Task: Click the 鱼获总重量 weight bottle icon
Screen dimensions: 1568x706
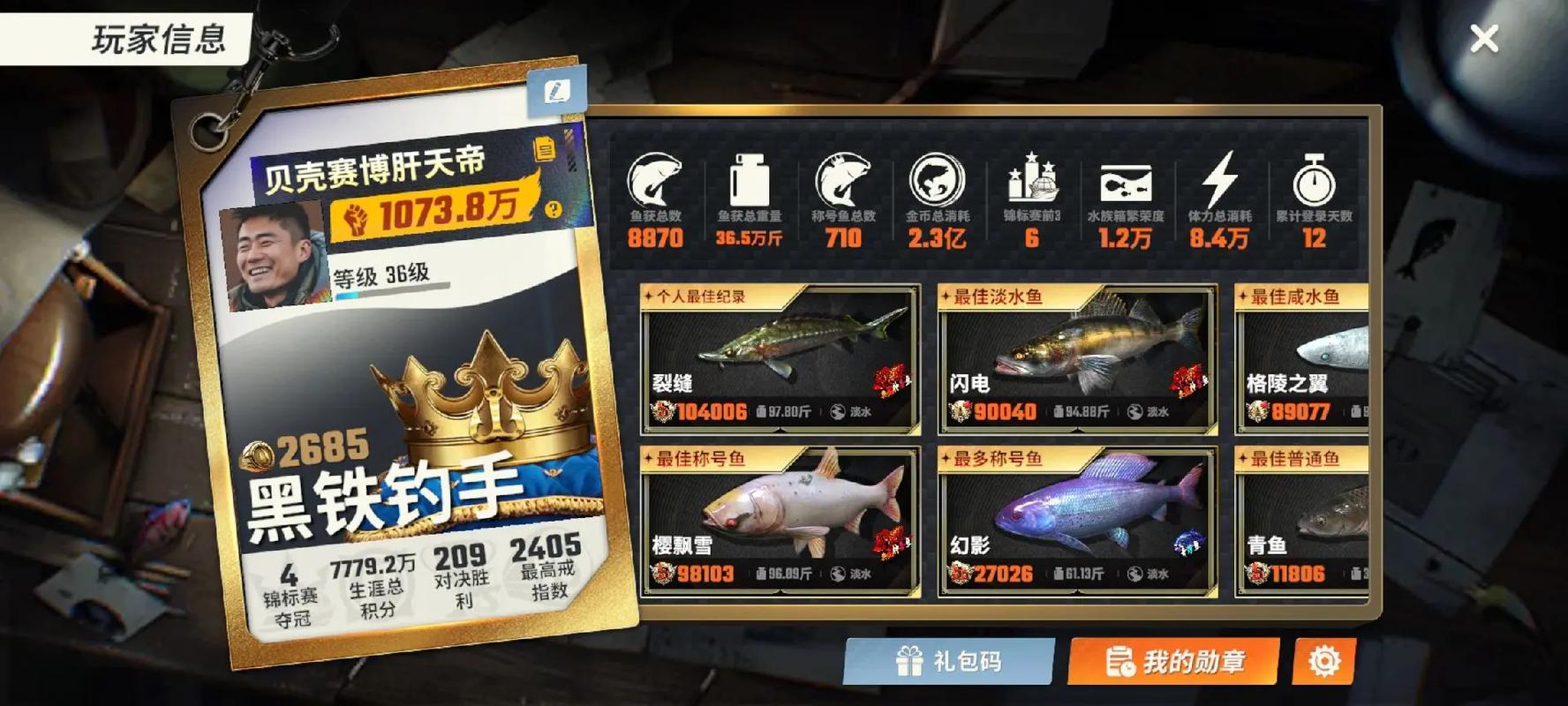Action: [x=750, y=179]
